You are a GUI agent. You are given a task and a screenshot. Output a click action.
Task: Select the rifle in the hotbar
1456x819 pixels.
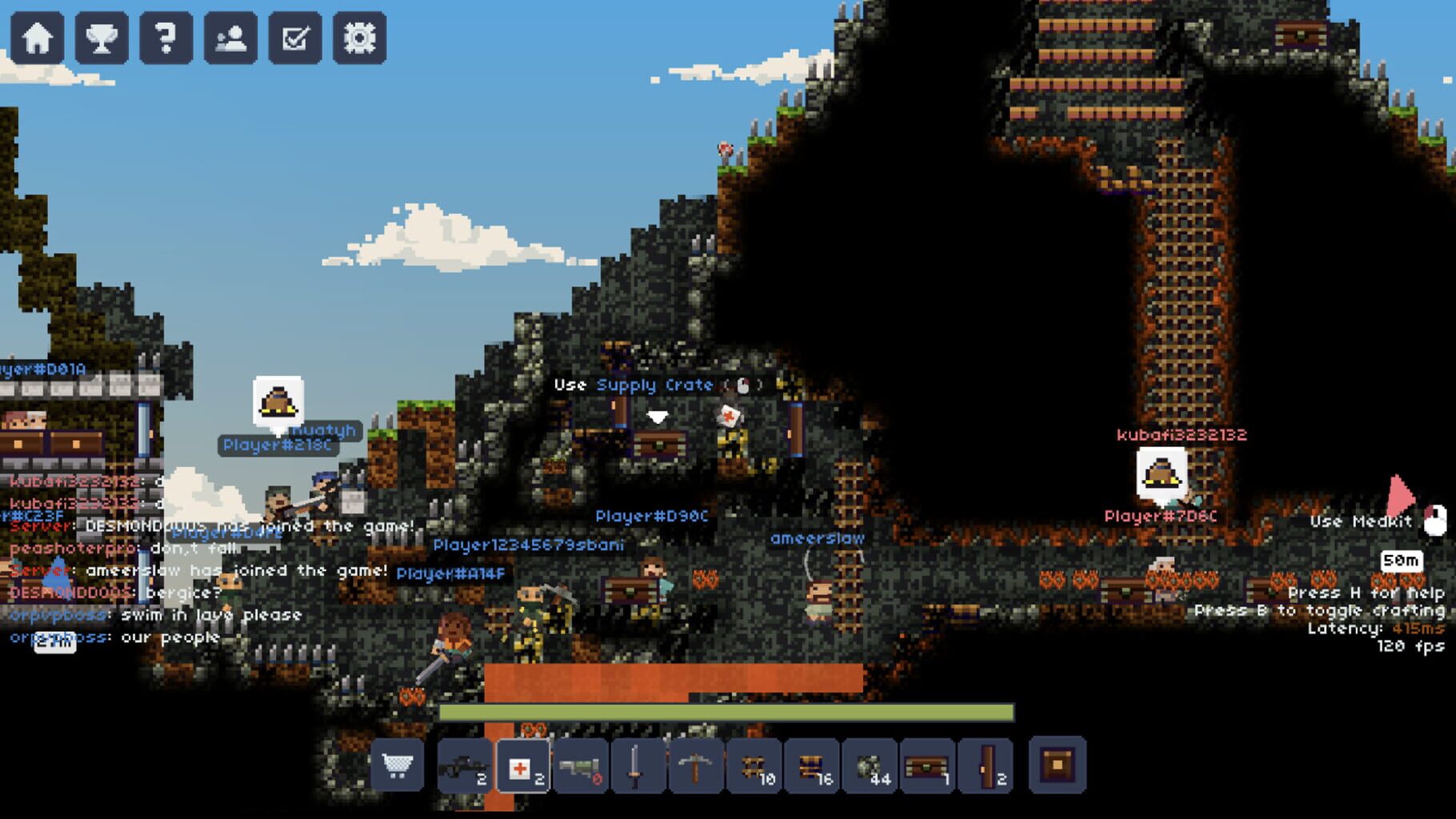tap(462, 766)
